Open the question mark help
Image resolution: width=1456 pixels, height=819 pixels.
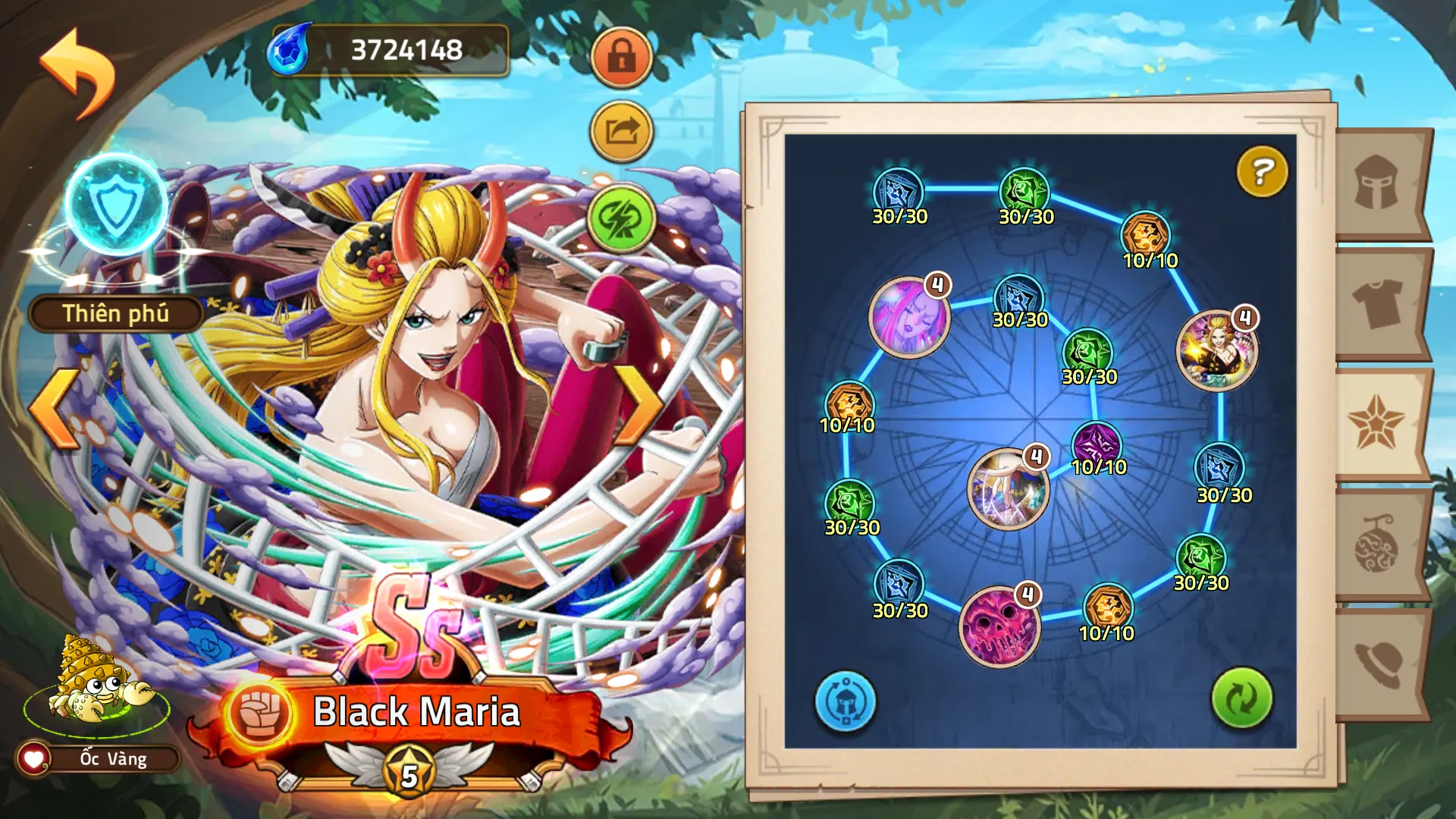click(x=1262, y=171)
